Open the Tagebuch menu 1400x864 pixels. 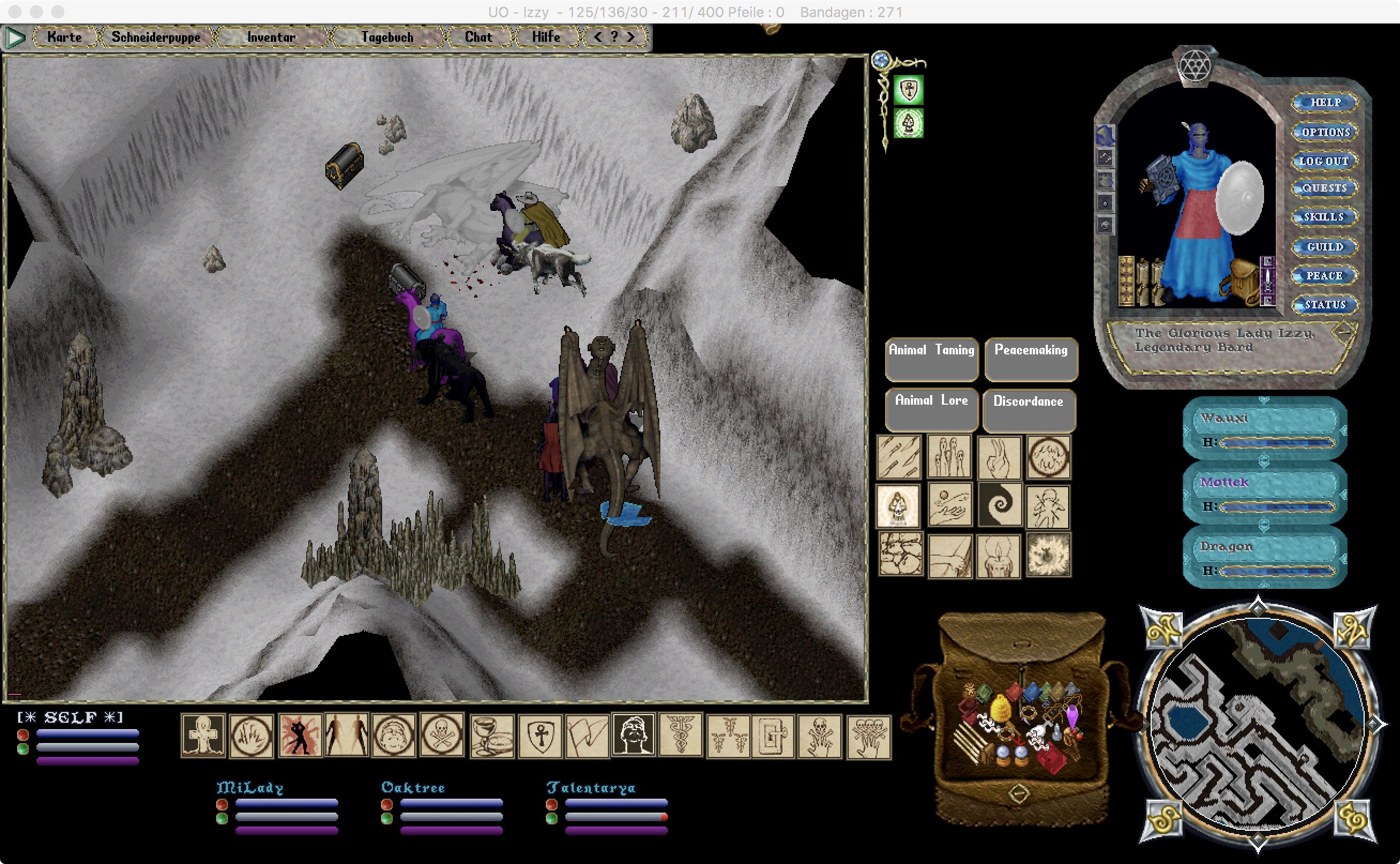coord(388,36)
